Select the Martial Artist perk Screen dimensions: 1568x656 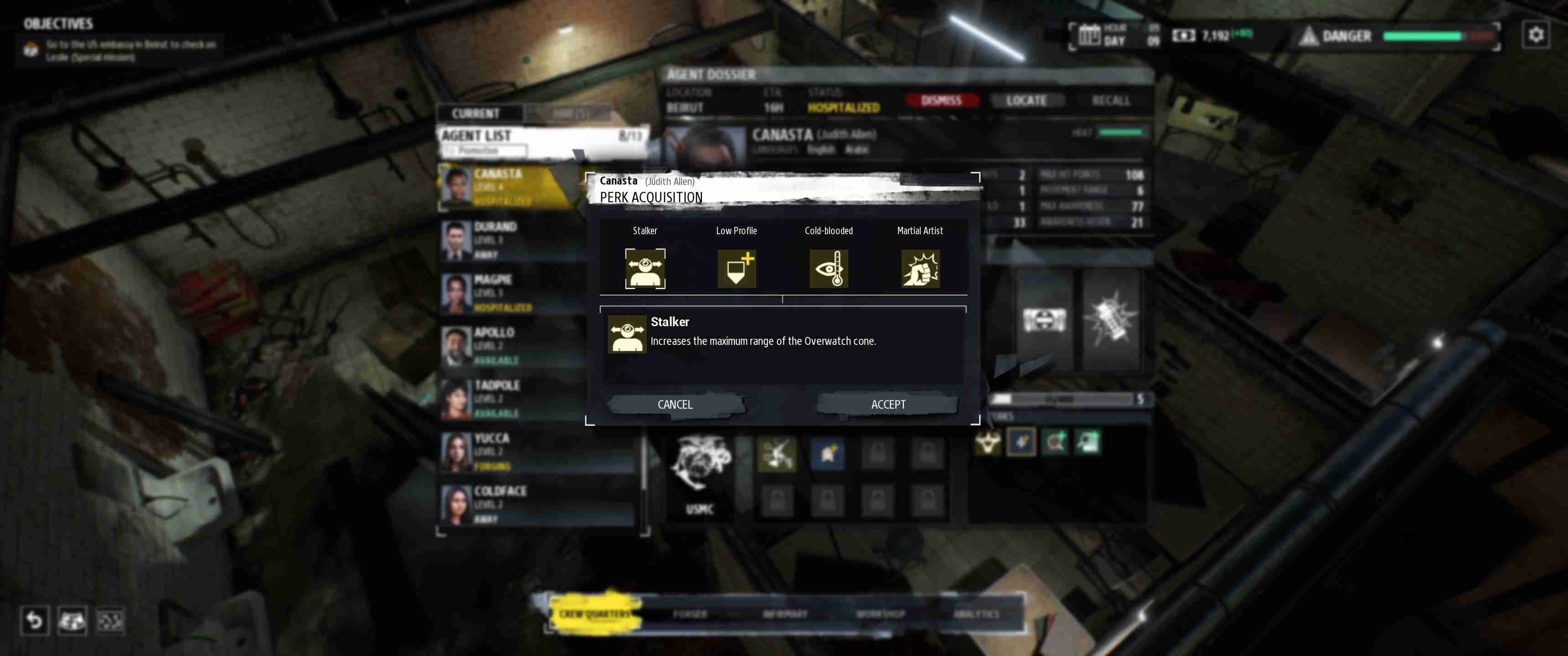pyautogui.click(x=920, y=268)
